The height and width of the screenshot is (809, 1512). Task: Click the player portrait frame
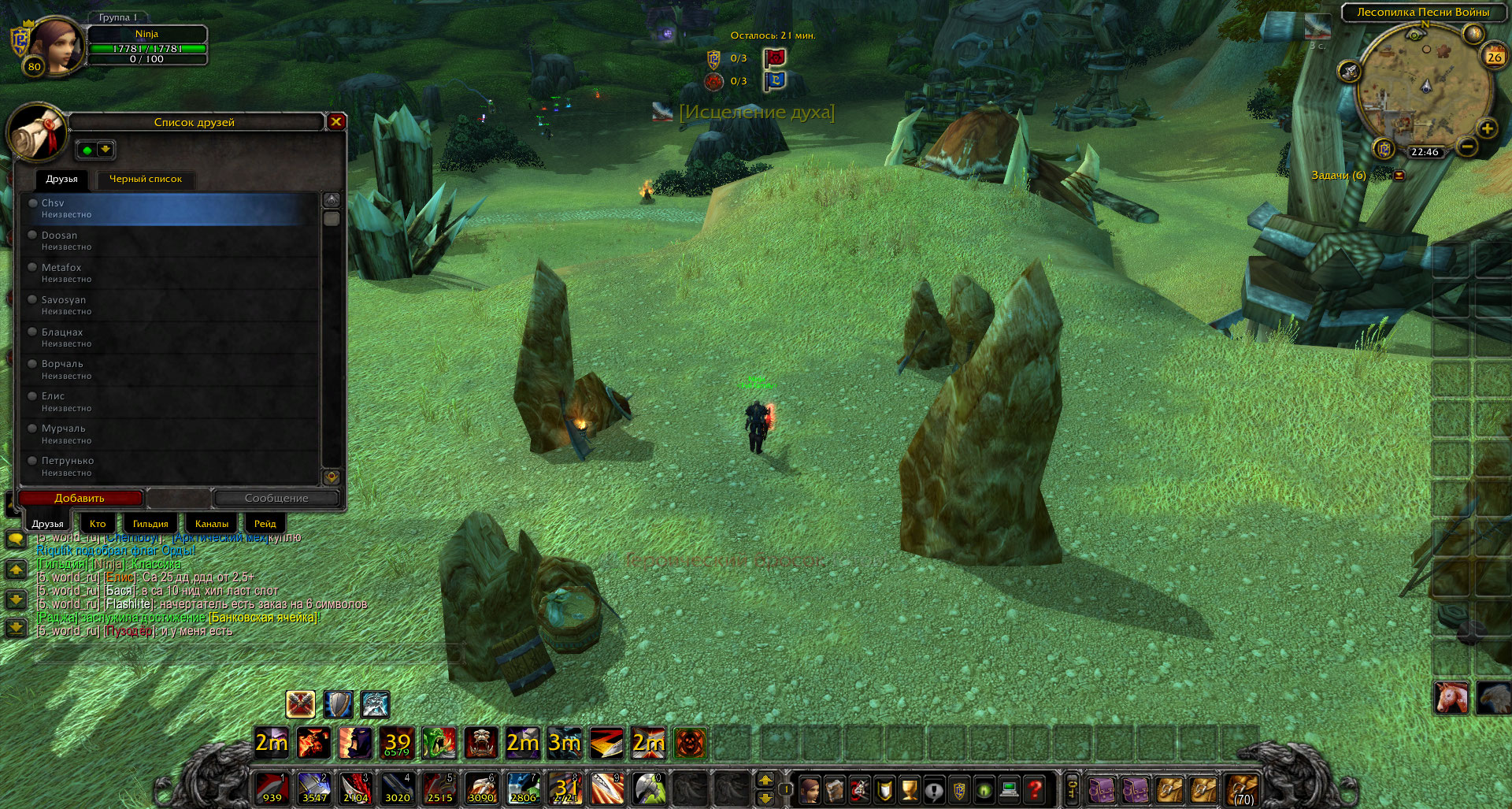coord(55,46)
